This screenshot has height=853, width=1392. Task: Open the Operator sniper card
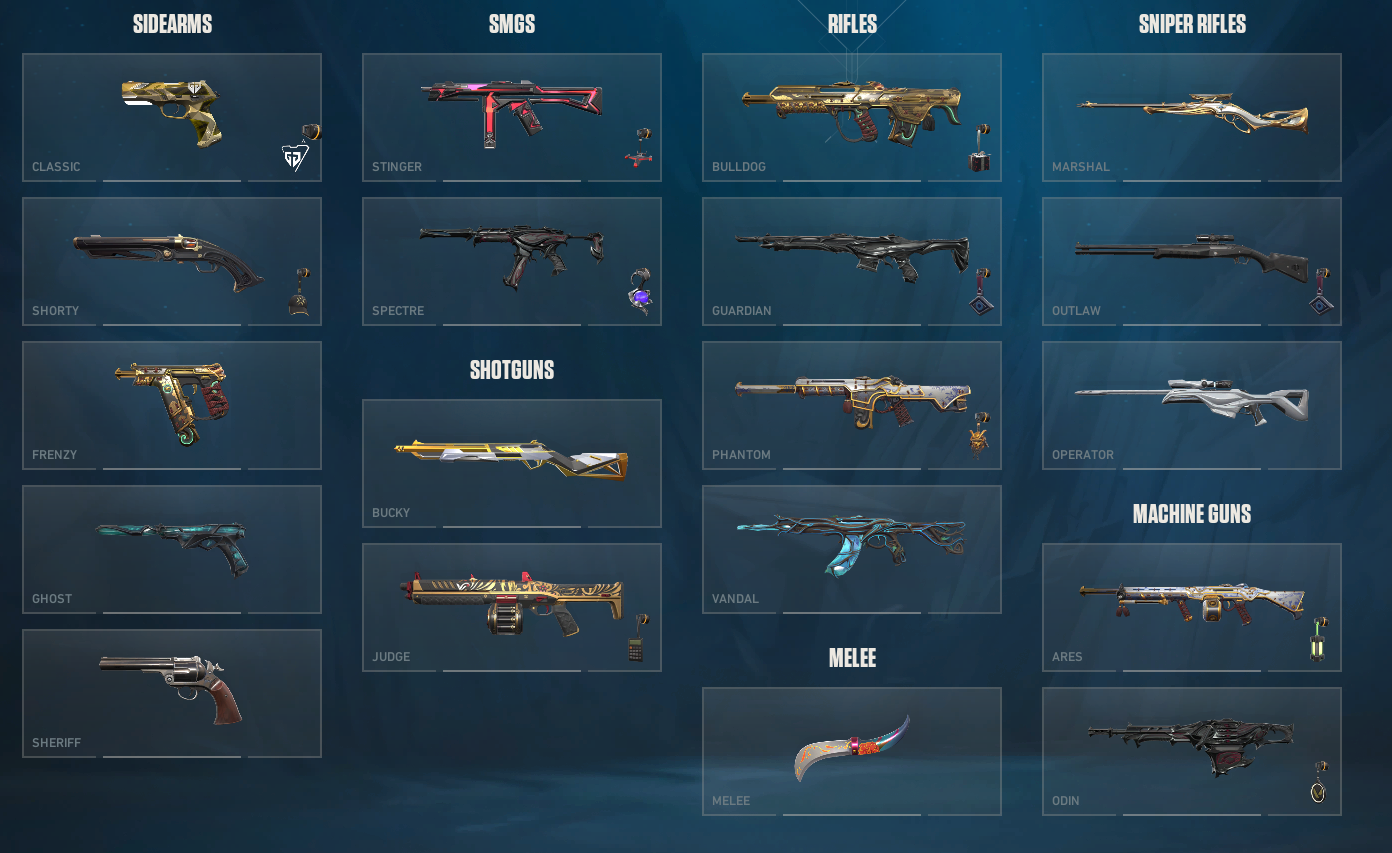1192,405
